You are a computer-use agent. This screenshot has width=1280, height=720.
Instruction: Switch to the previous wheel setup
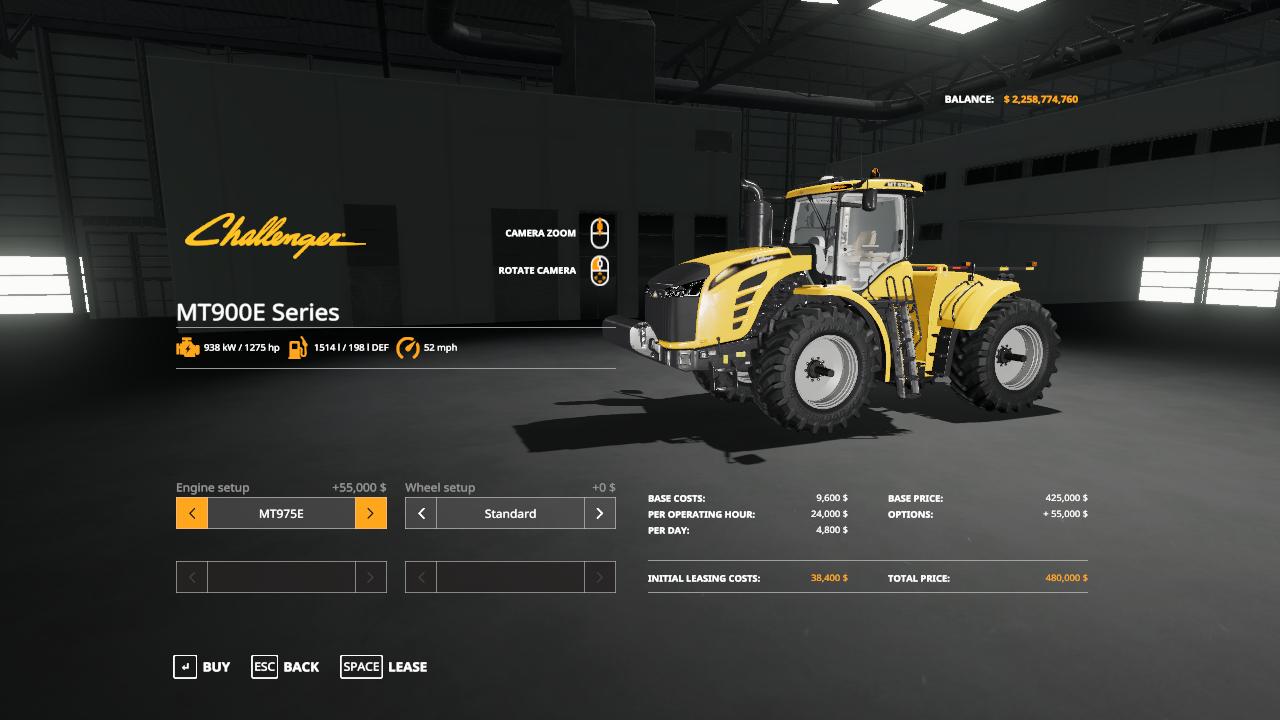point(421,514)
